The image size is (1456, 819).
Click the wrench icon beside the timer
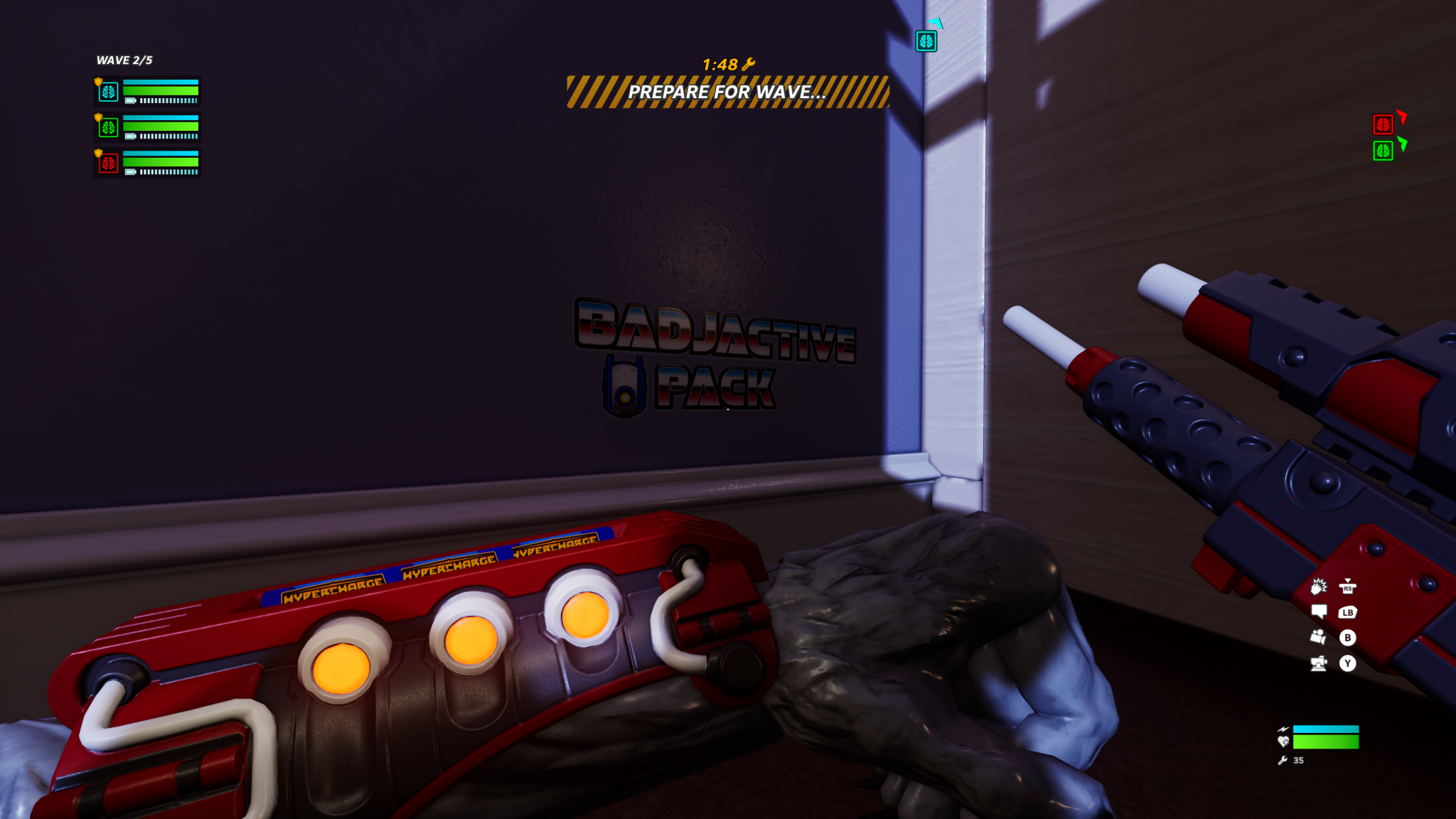(749, 63)
